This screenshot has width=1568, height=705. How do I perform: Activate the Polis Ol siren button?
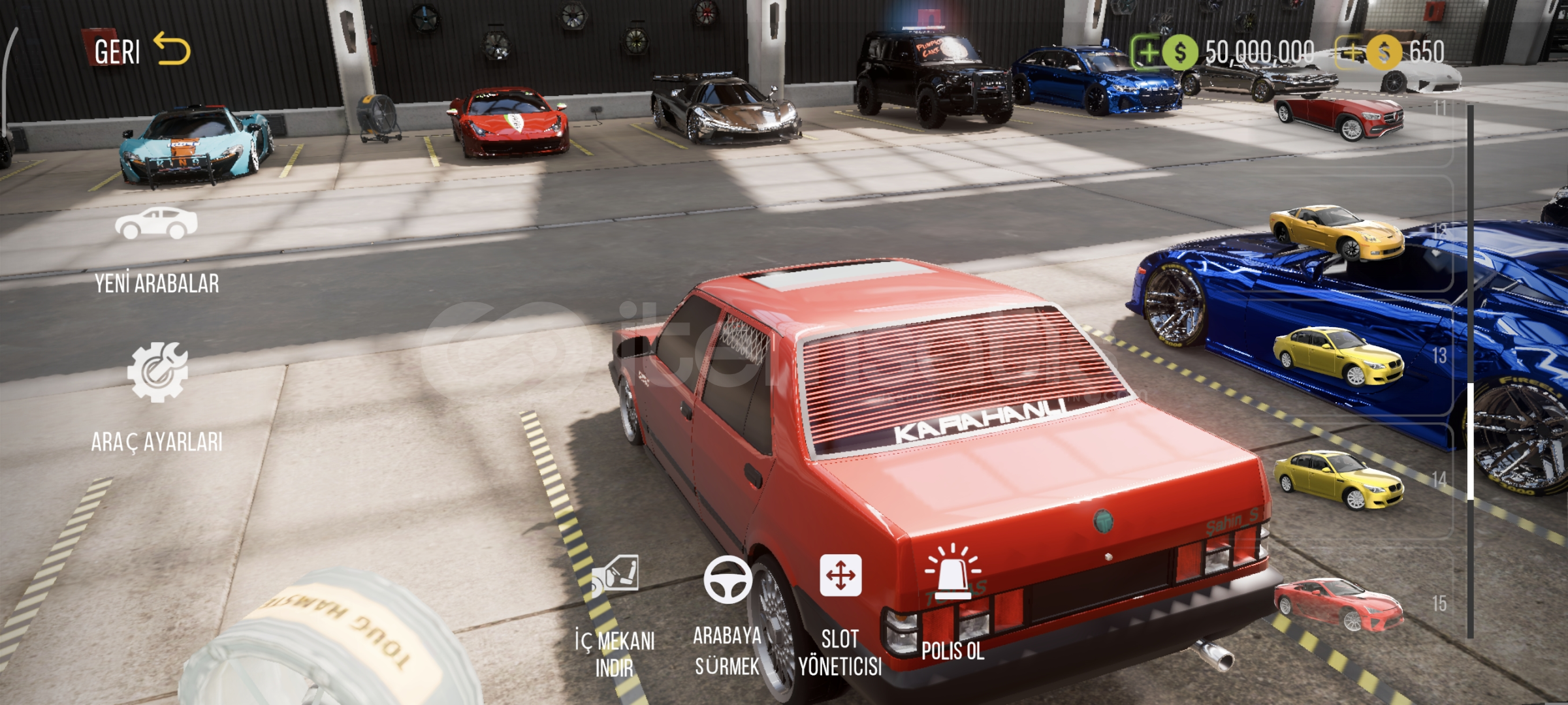tap(953, 602)
